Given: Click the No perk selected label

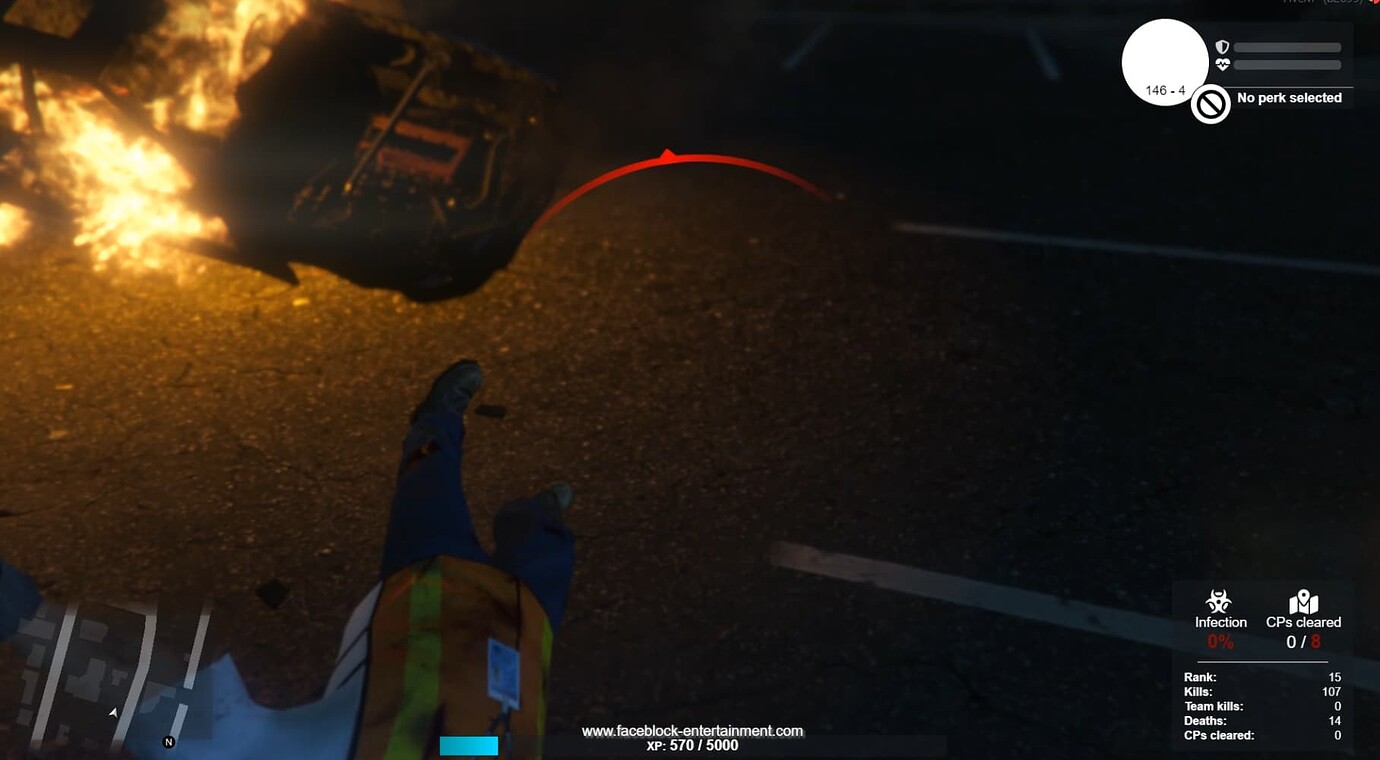Looking at the screenshot, I should tap(1289, 98).
